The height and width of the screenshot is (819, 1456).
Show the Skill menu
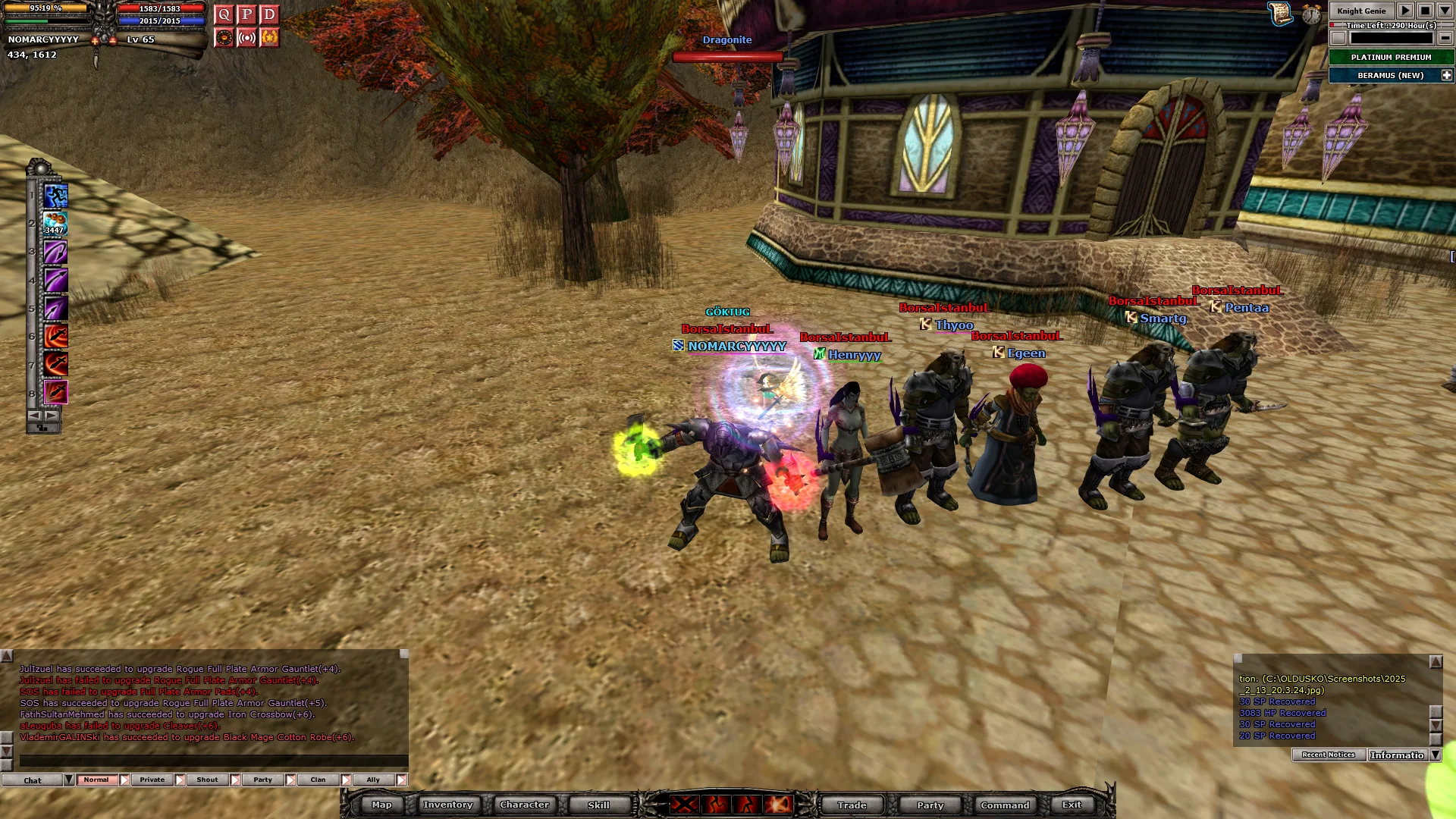pyautogui.click(x=598, y=805)
